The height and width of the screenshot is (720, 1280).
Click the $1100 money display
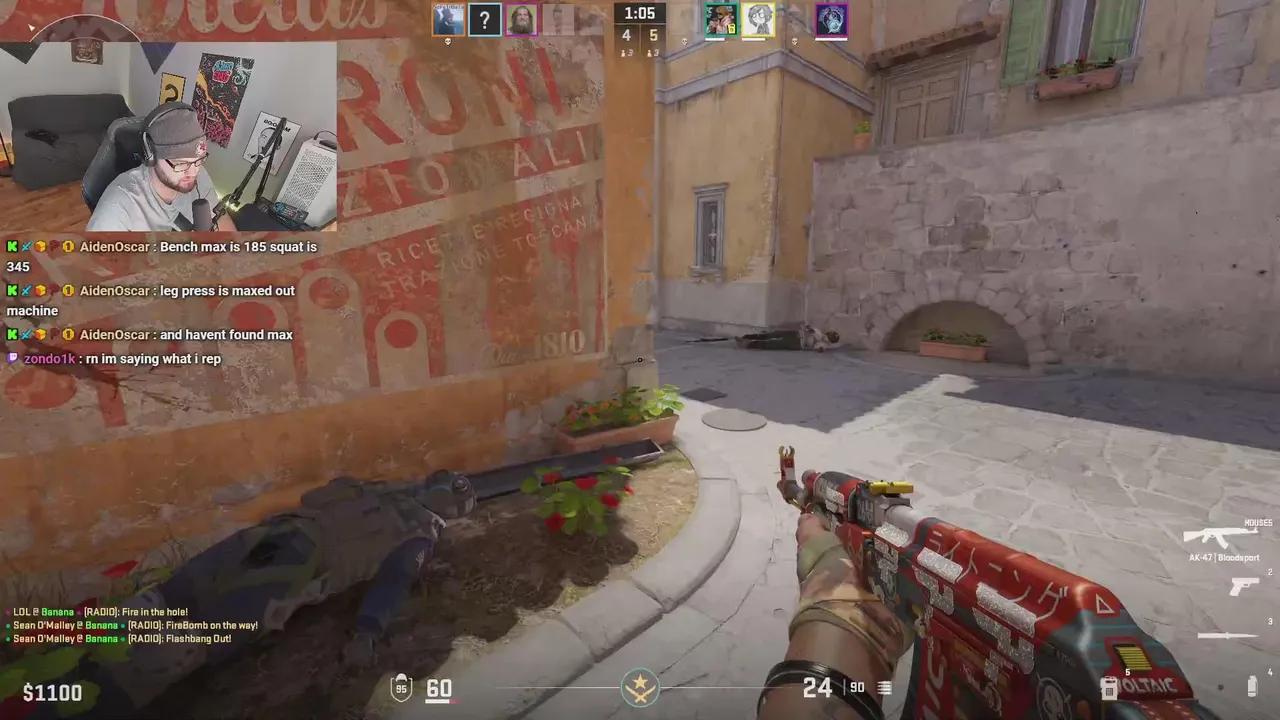[x=52, y=692]
